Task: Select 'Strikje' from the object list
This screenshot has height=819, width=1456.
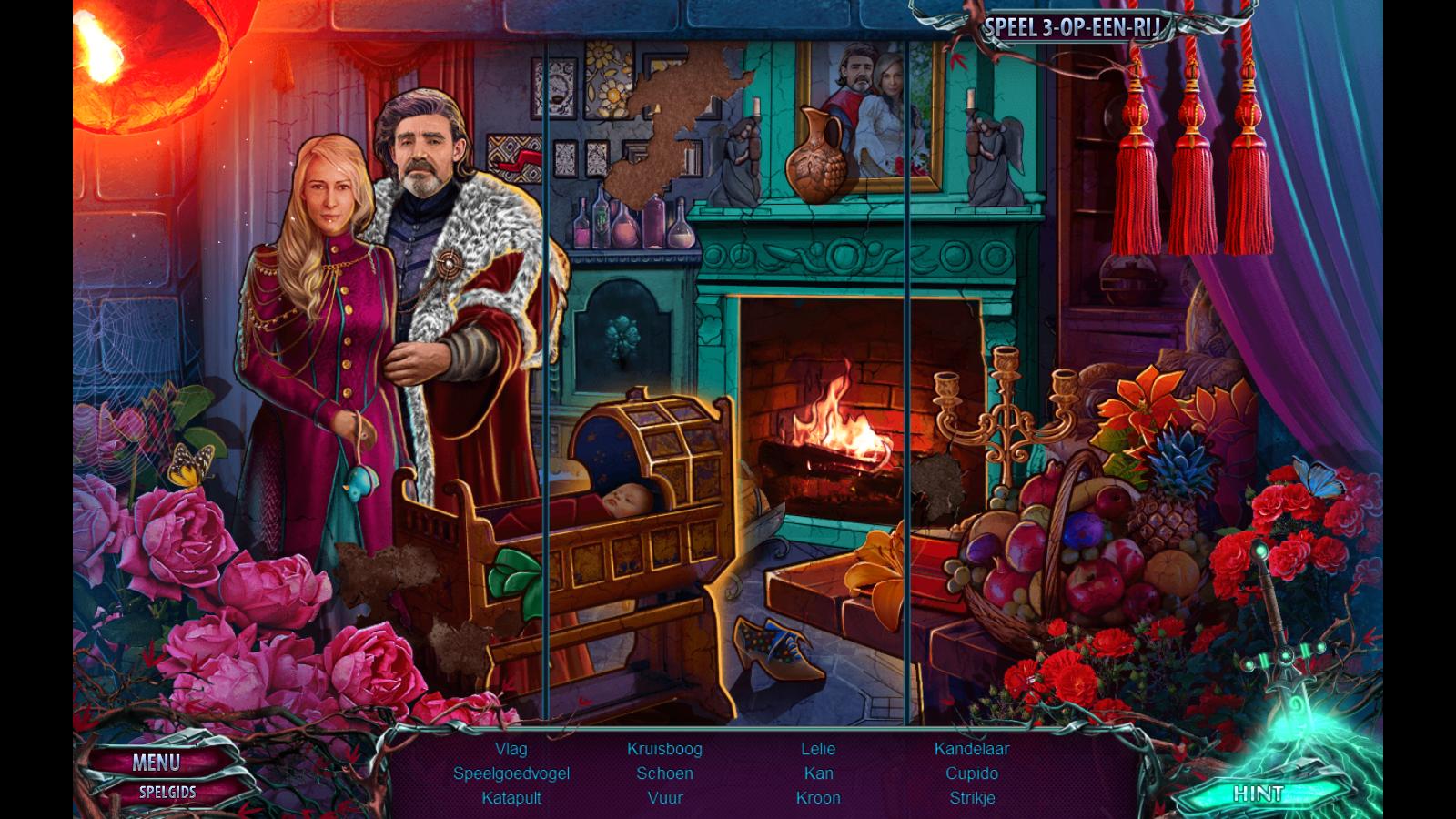Action: tap(972, 798)
